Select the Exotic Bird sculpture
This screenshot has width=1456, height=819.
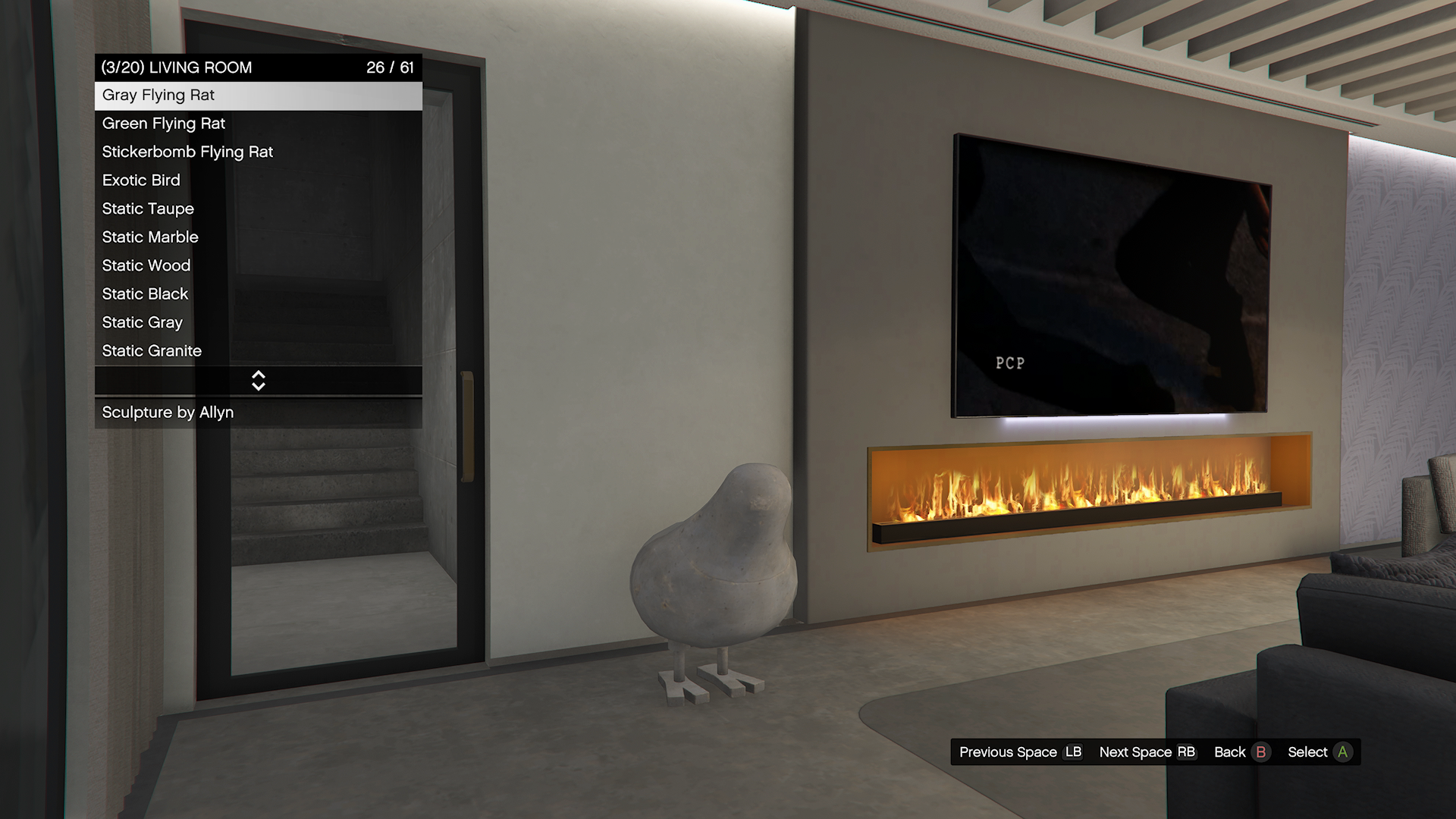(258, 180)
